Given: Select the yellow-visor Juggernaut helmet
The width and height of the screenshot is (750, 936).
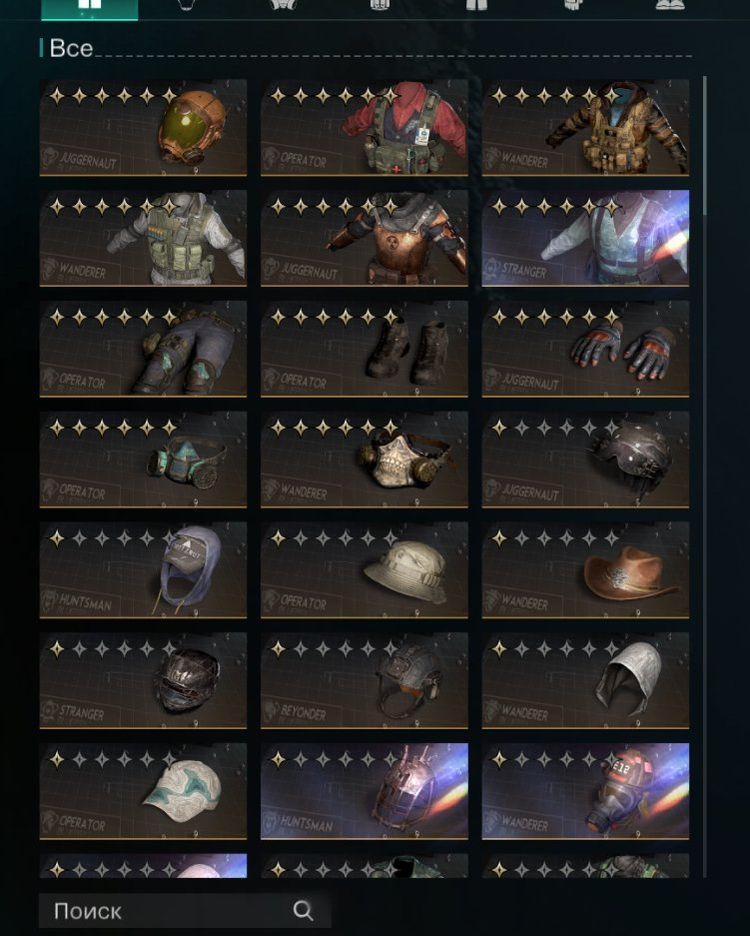Looking at the screenshot, I should pyautogui.click(x=143, y=128).
